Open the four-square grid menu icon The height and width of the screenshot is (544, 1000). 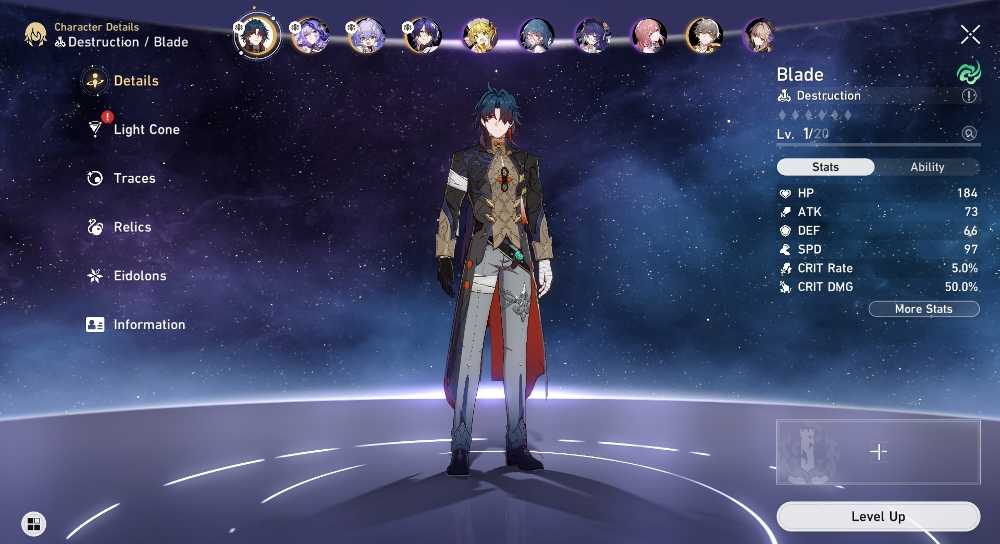click(34, 523)
